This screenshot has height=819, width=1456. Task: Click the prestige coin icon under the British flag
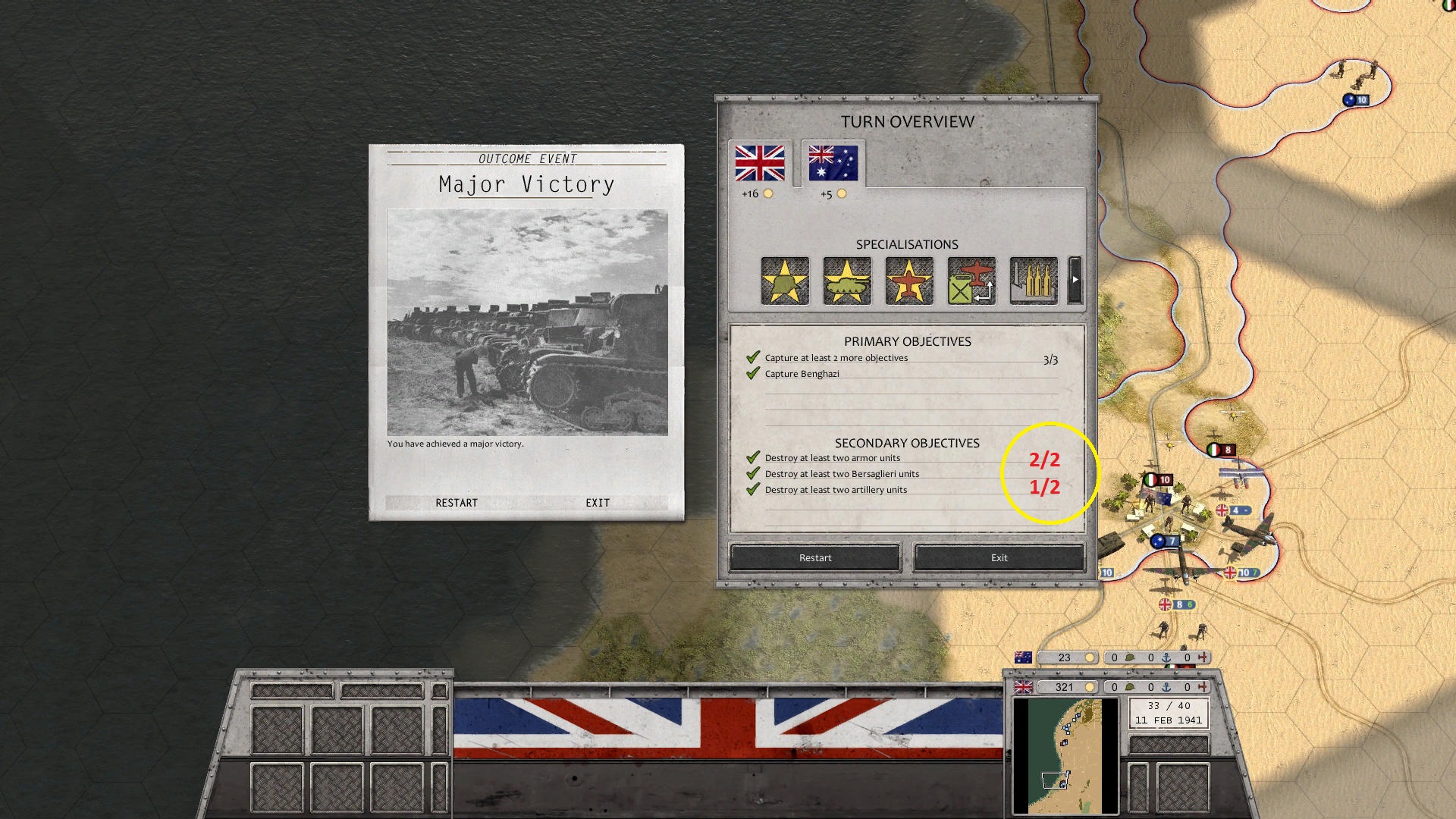(770, 193)
